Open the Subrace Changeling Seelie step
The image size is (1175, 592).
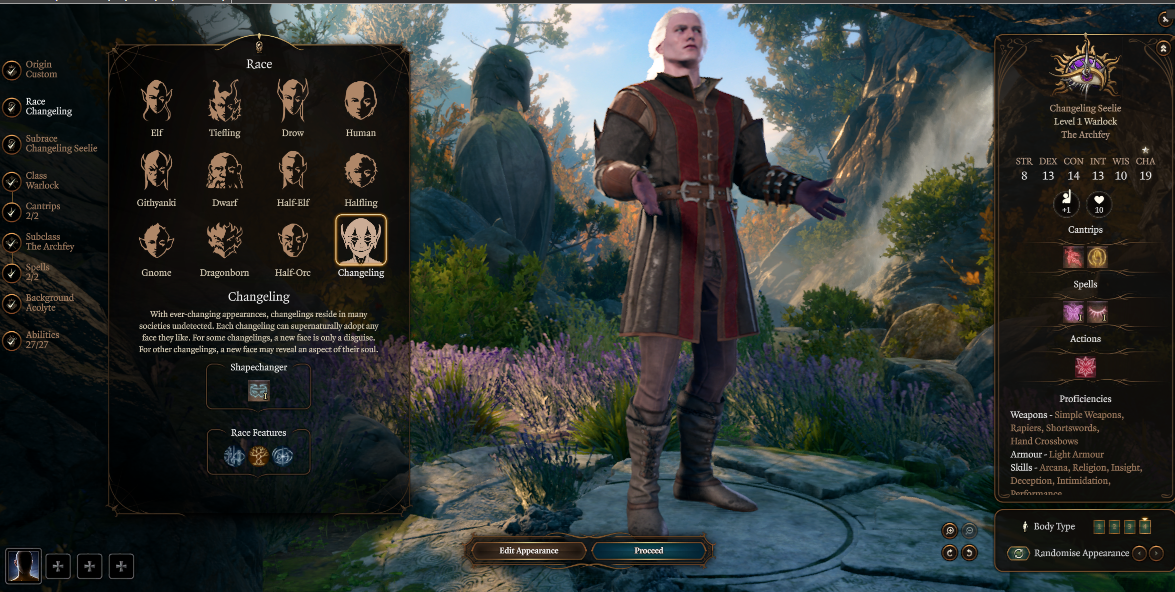(x=60, y=144)
